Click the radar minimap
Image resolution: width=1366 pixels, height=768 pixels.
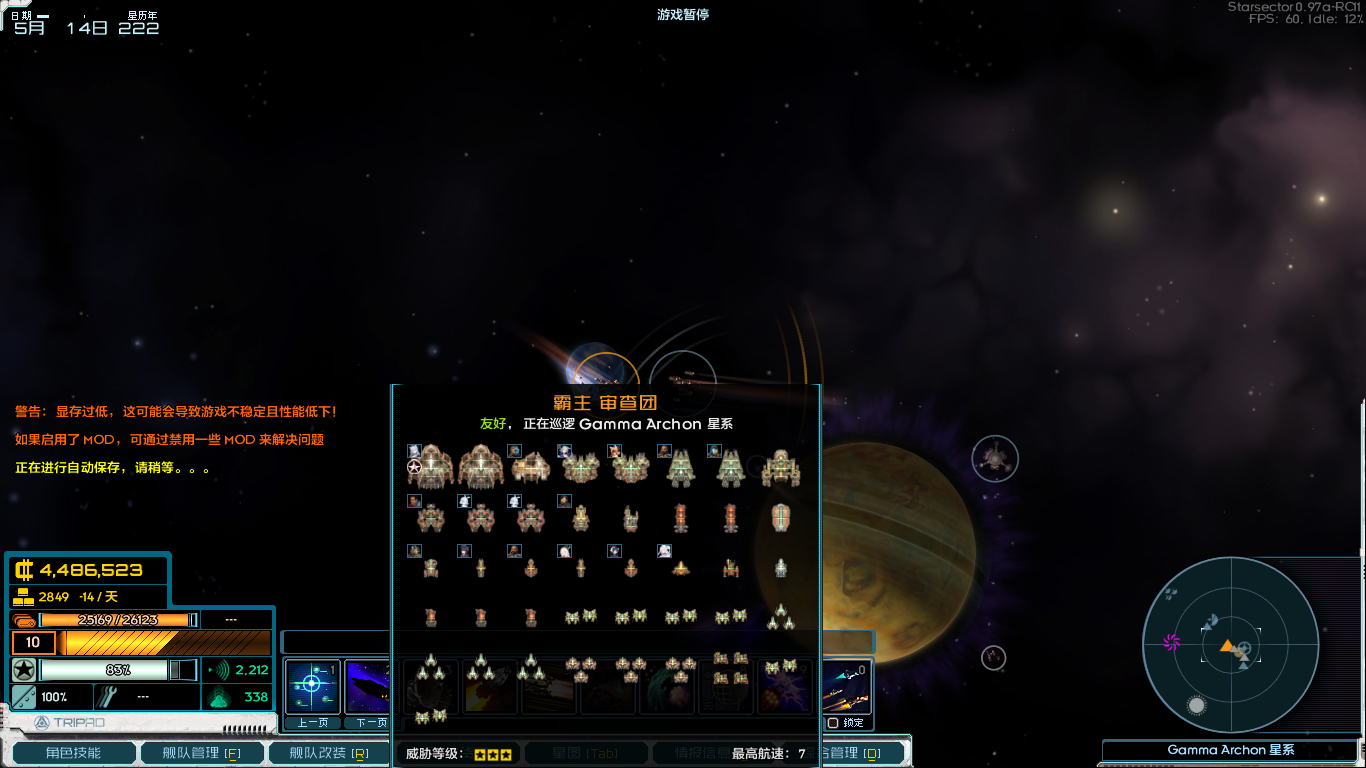click(1230, 645)
